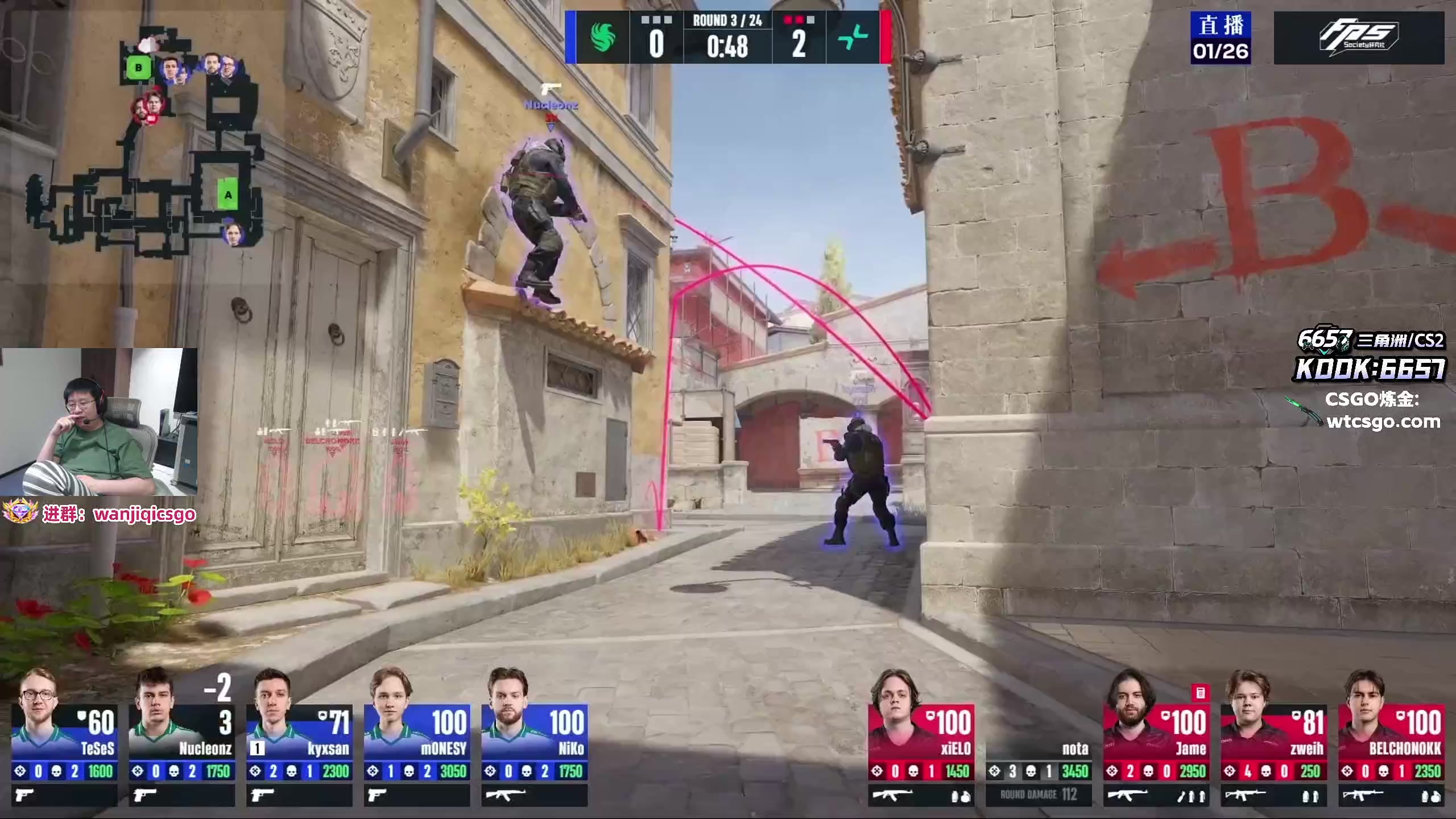Viewport: 1456px width, 819px height.
Task: Click the FPS Society logo banner
Action: [1358, 38]
